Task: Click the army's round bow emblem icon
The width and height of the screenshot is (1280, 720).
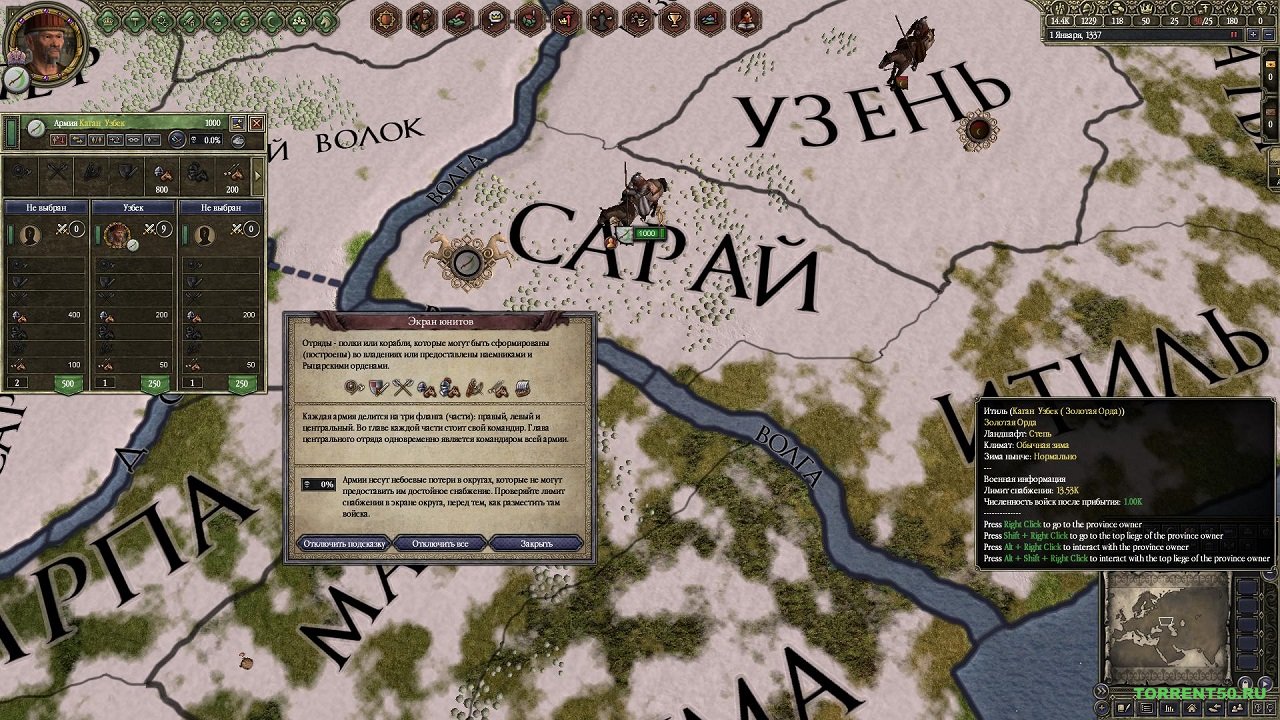Action: pyautogui.click(x=36, y=127)
